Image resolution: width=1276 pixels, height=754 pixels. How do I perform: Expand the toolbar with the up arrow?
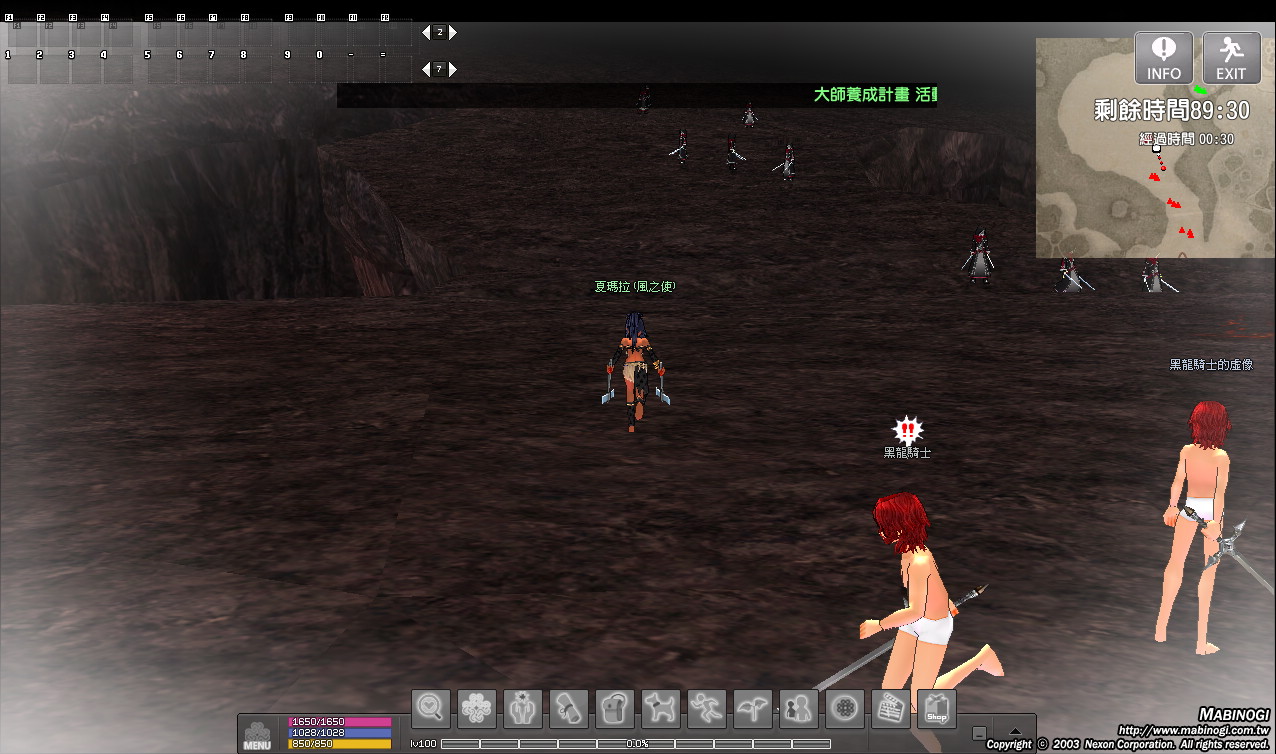click(x=1015, y=731)
